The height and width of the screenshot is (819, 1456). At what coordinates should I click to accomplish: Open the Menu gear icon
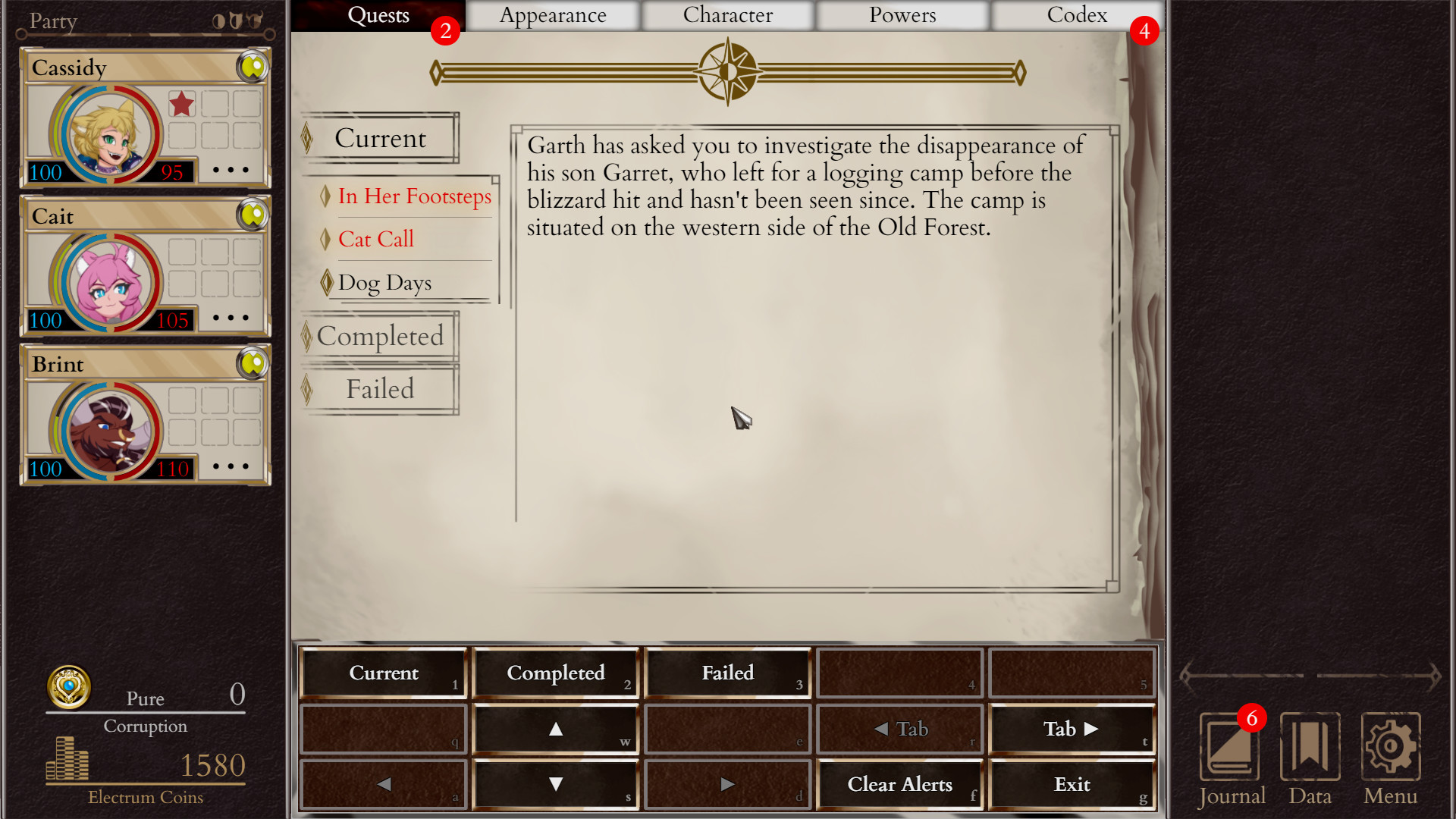tap(1390, 748)
